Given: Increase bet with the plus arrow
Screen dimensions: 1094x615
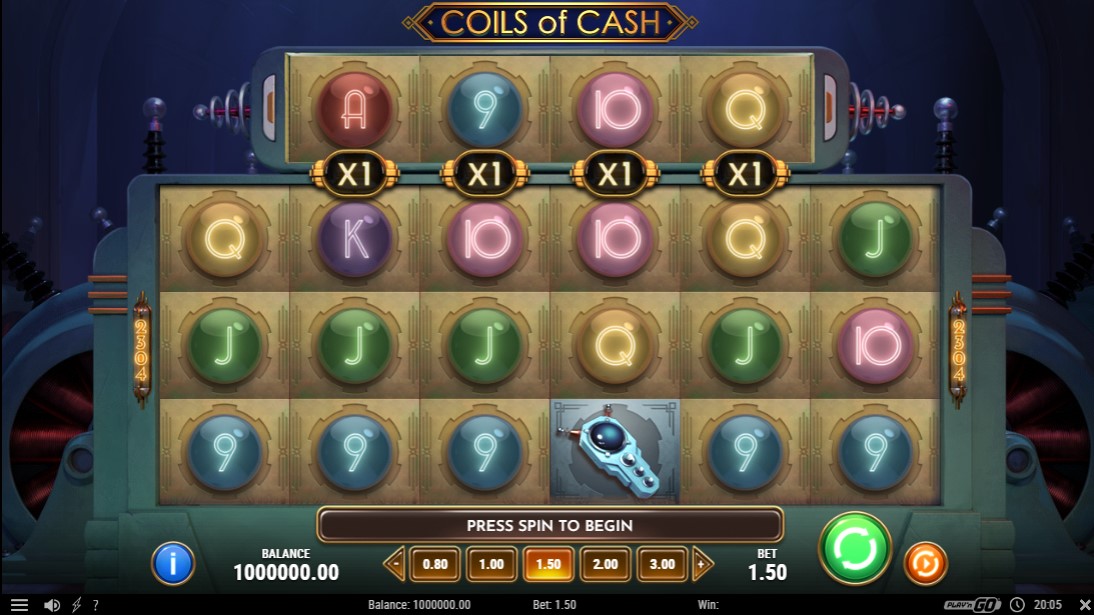Looking at the screenshot, I should pyautogui.click(x=701, y=564).
